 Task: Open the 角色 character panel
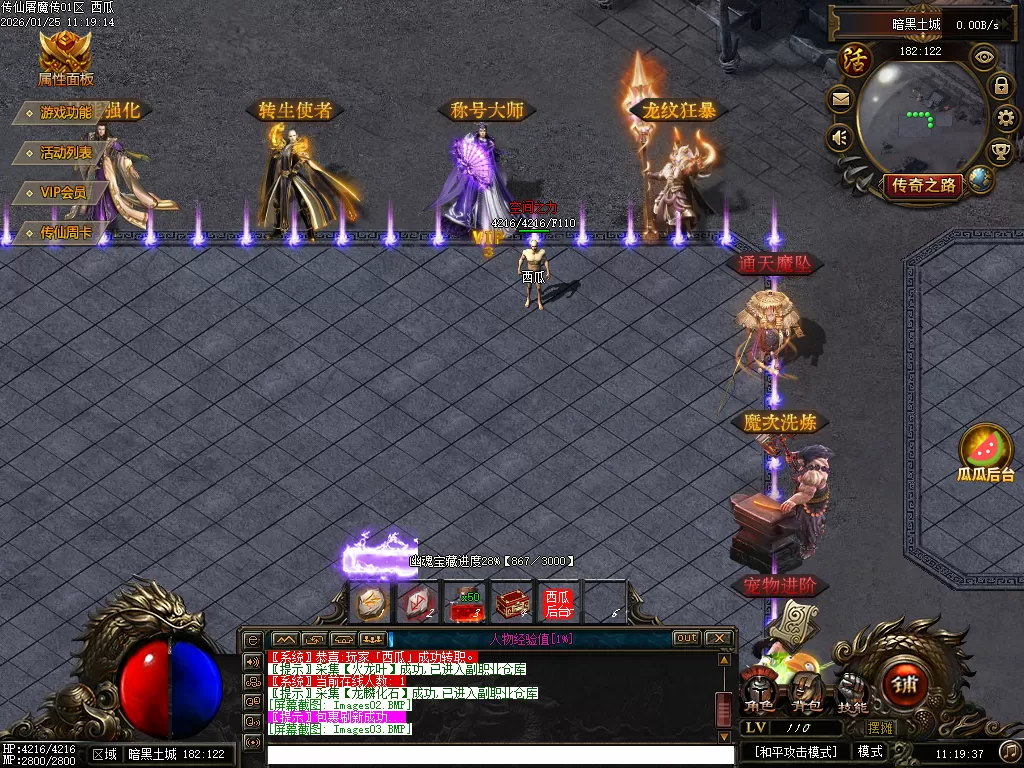click(759, 692)
